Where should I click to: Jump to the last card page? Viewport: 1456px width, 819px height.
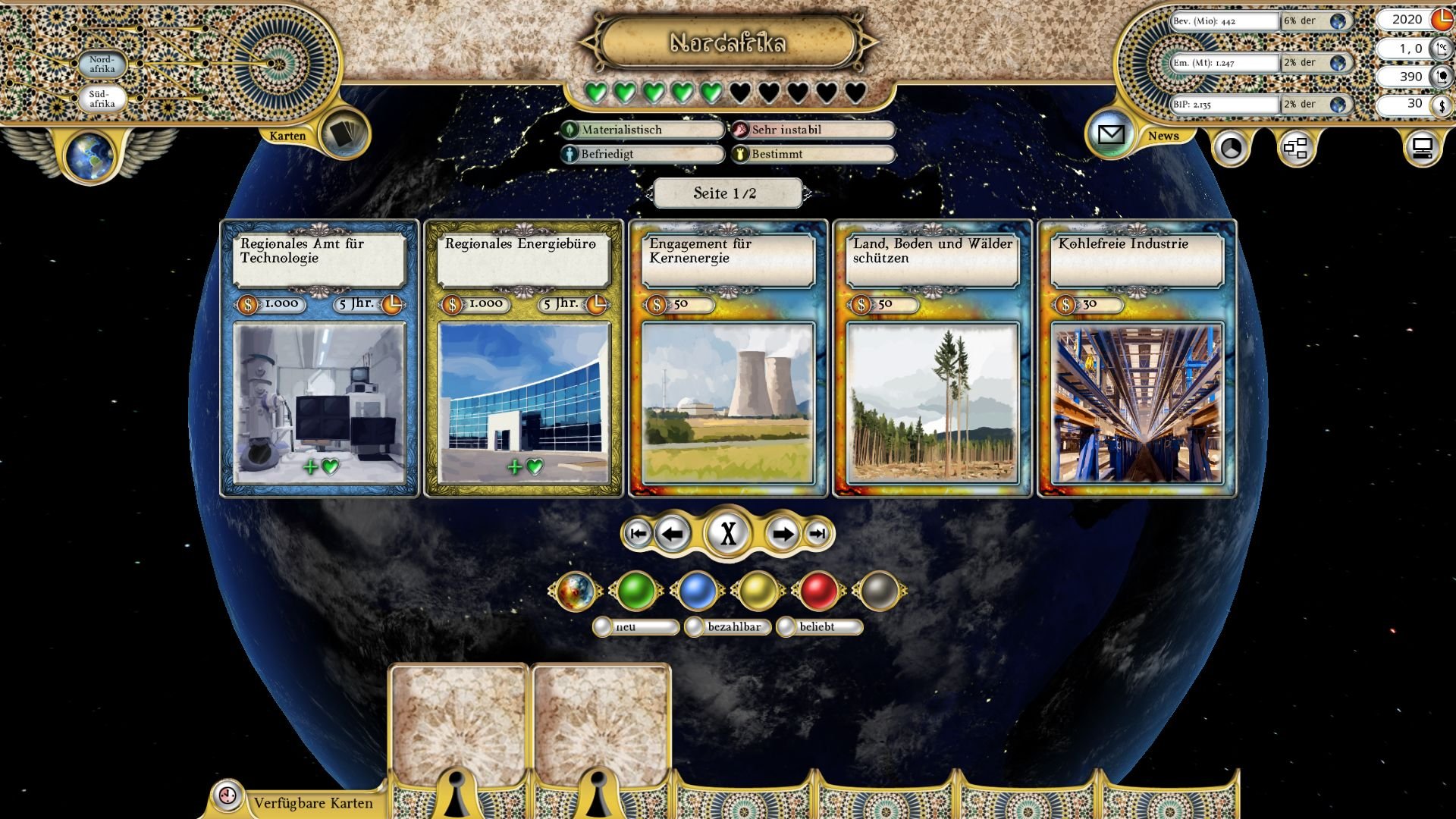(x=817, y=534)
